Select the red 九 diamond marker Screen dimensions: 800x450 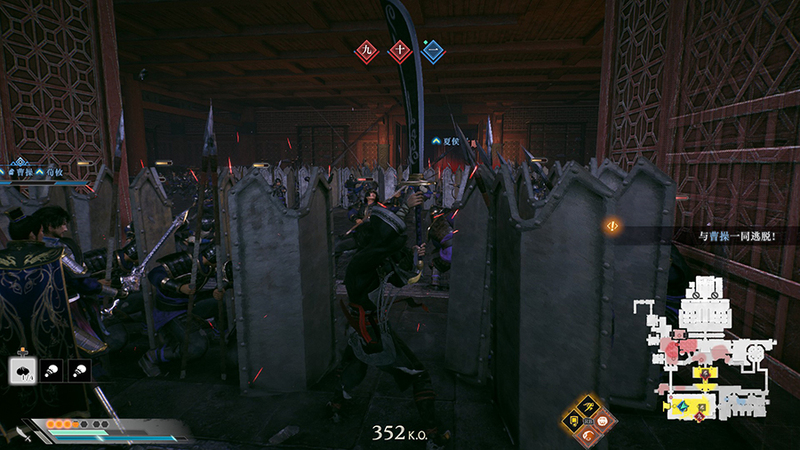(x=367, y=50)
